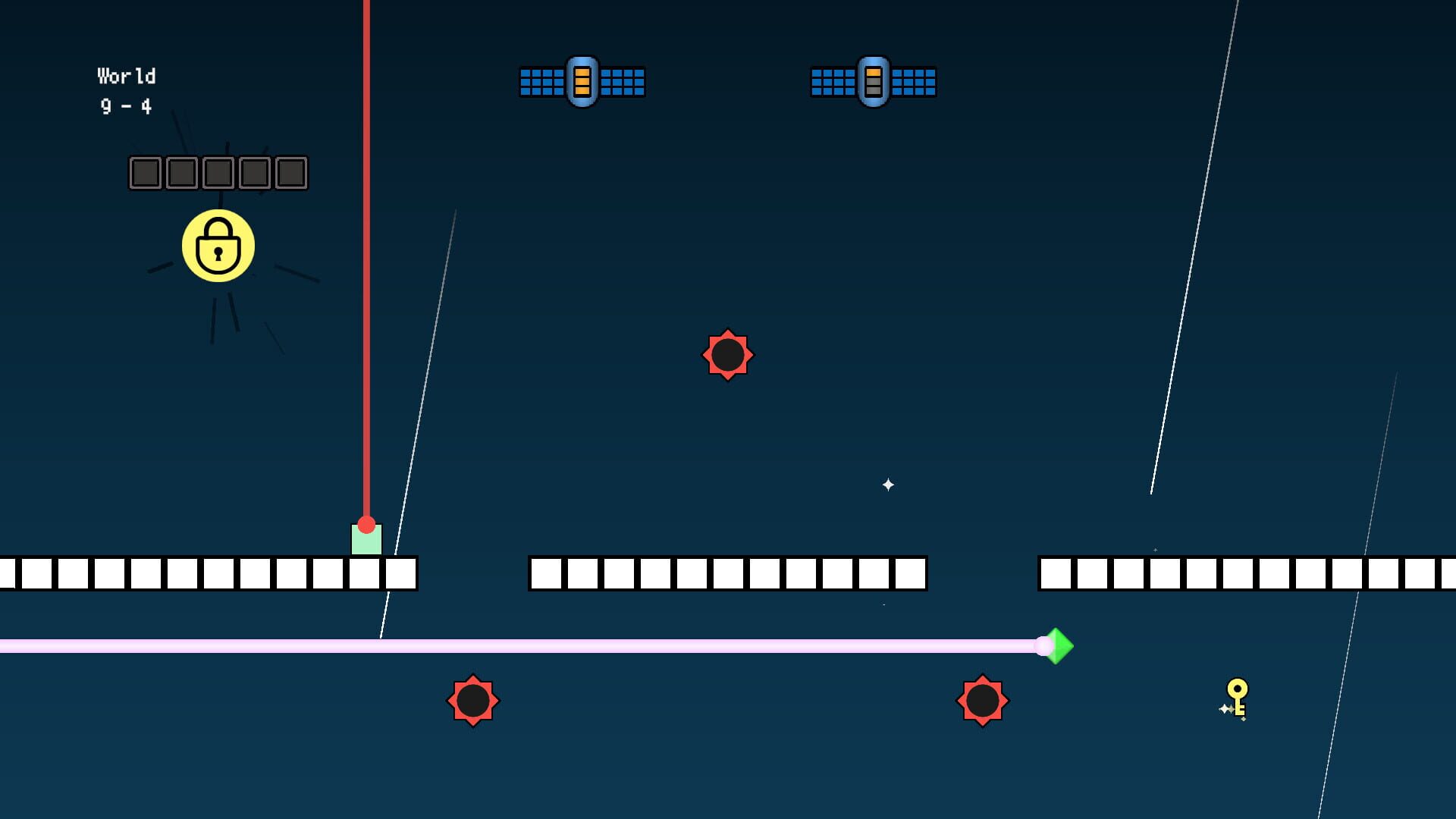The image size is (1456, 819).
Task: Click the red laser endpoint circle
Action: [367, 523]
